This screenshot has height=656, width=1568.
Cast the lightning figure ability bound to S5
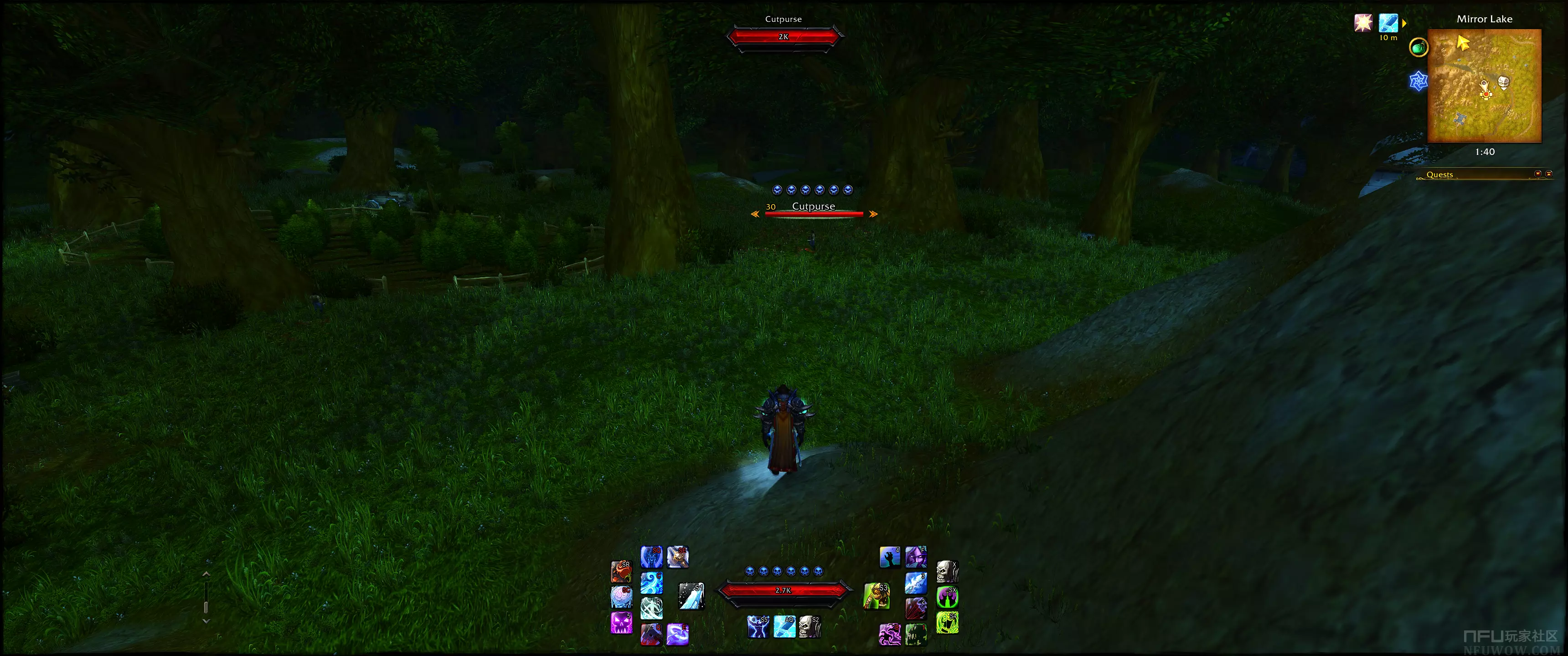click(x=758, y=626)
